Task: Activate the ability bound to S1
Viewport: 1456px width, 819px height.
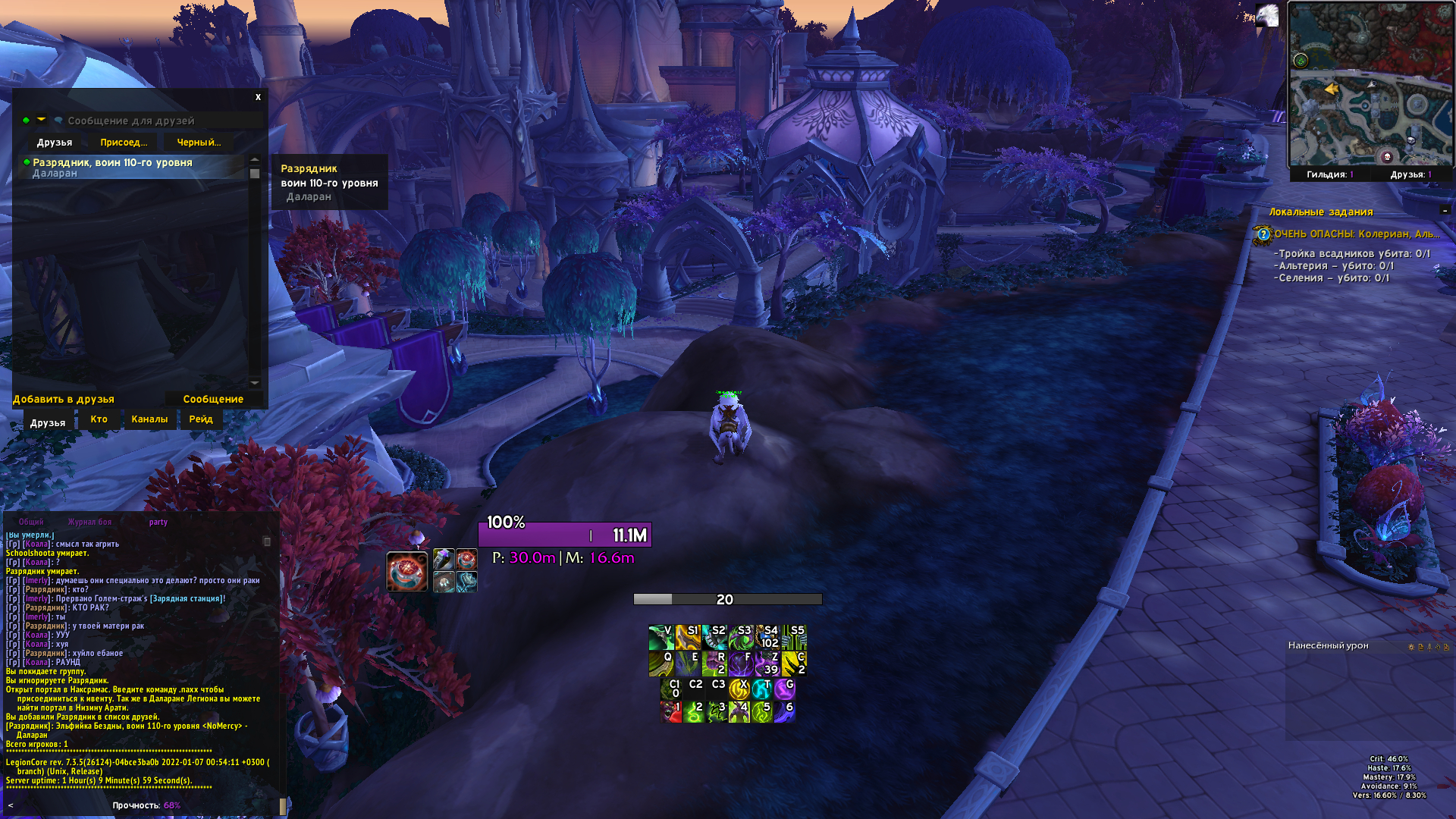Action: [688, 637]
